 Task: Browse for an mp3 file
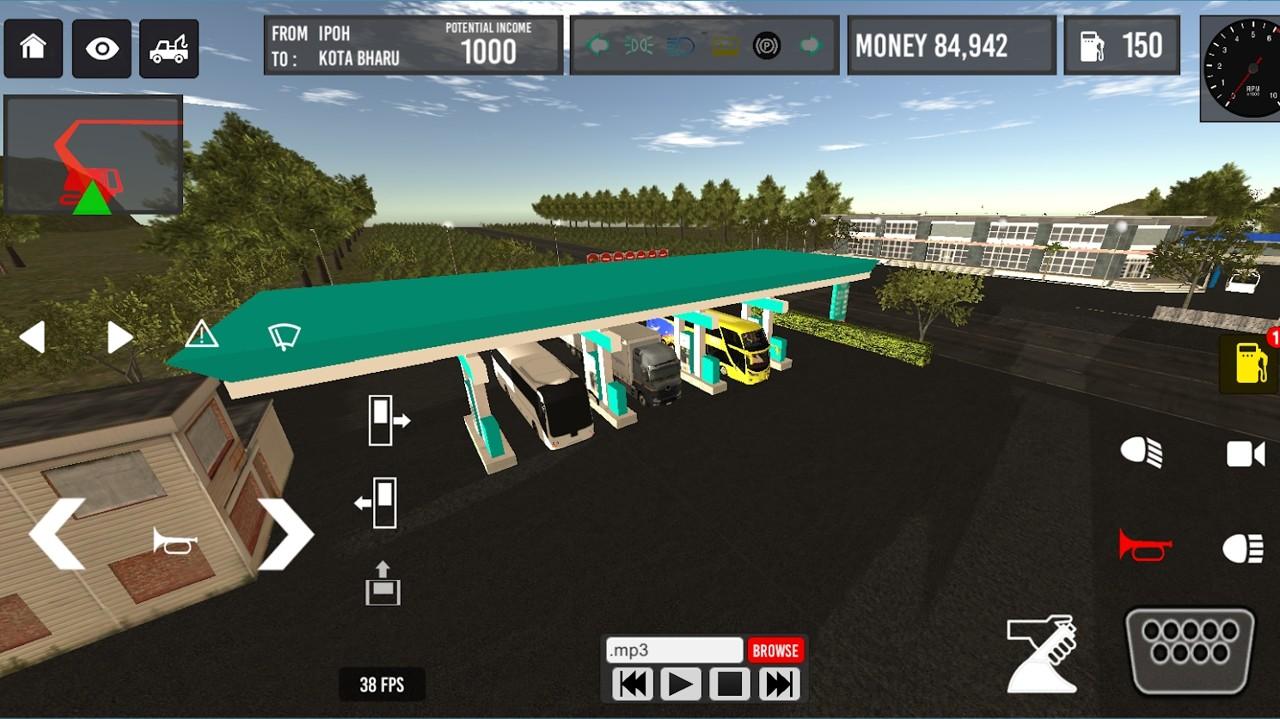(775, 650)
